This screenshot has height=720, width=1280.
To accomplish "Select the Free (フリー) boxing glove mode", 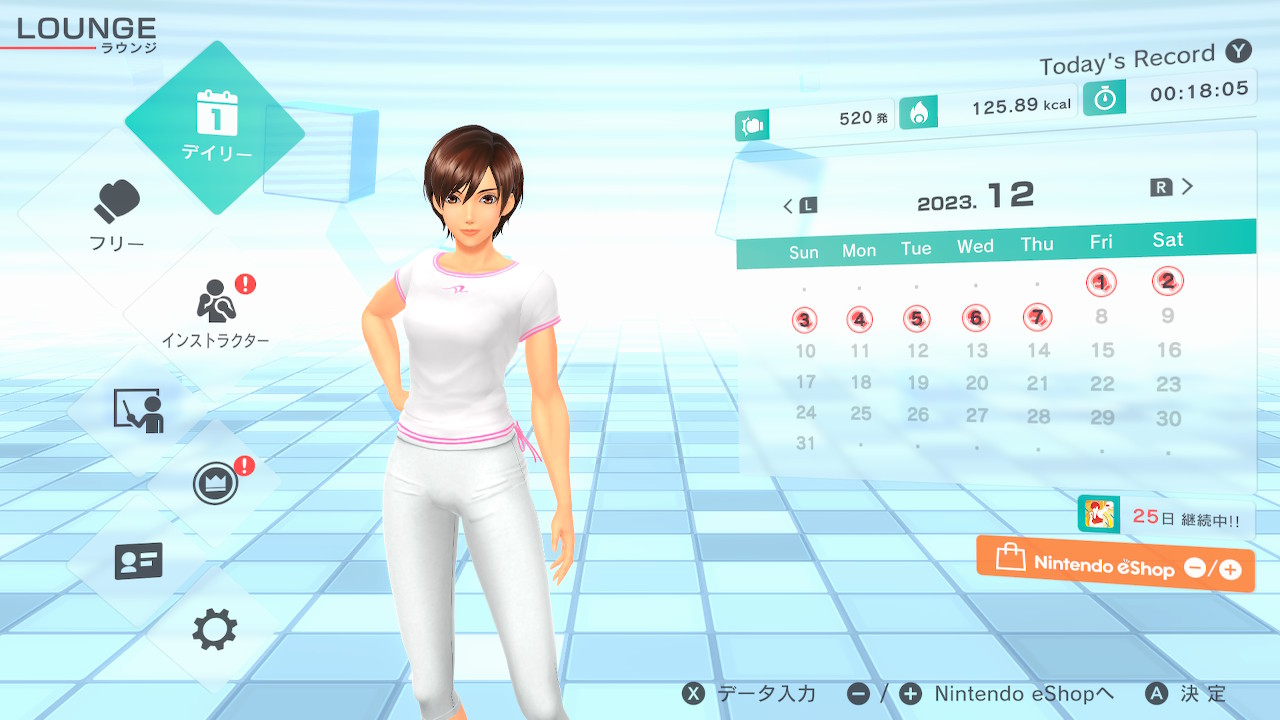I will tap(118, 215).
